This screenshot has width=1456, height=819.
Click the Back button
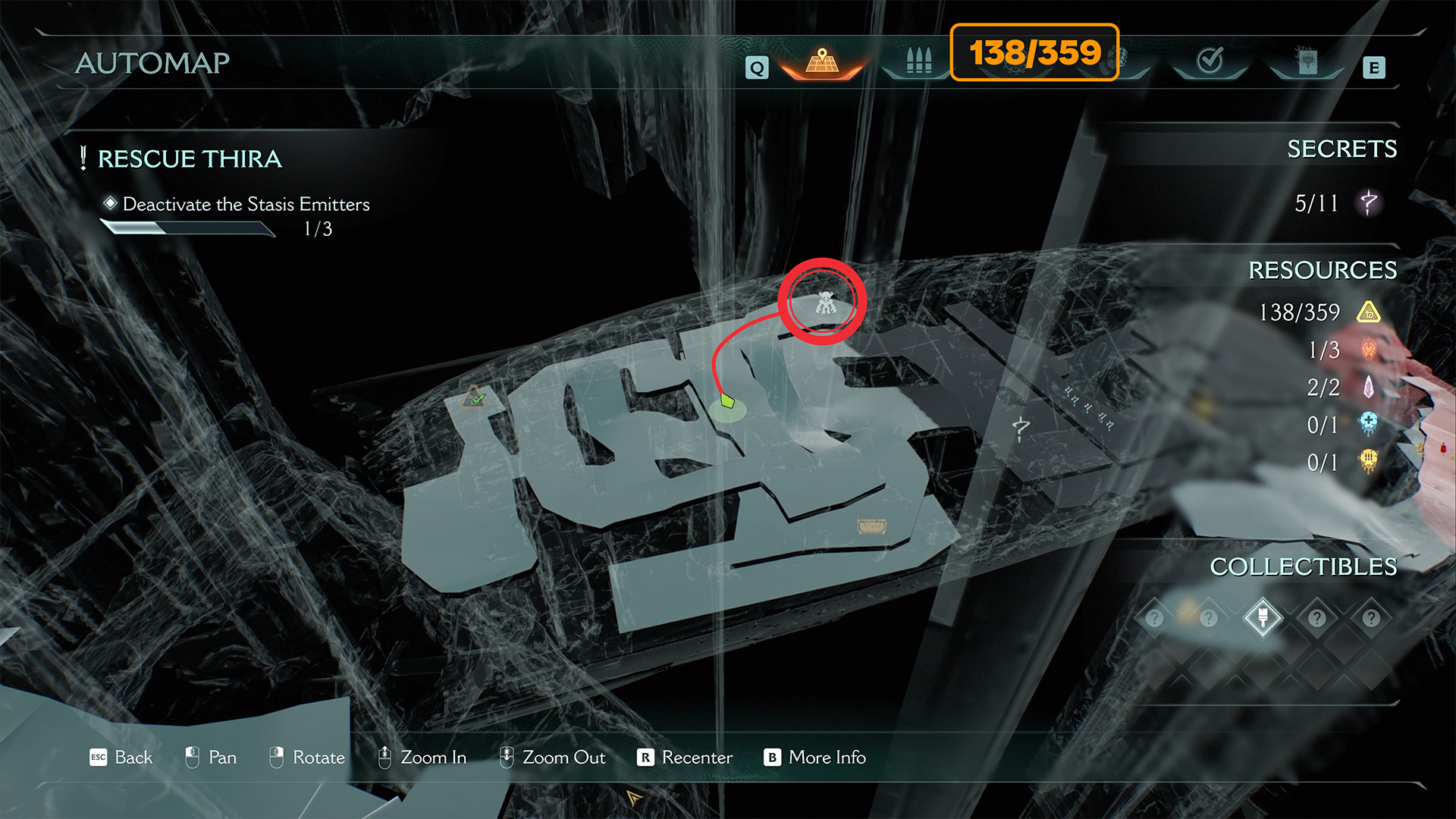tap(121, 758)
